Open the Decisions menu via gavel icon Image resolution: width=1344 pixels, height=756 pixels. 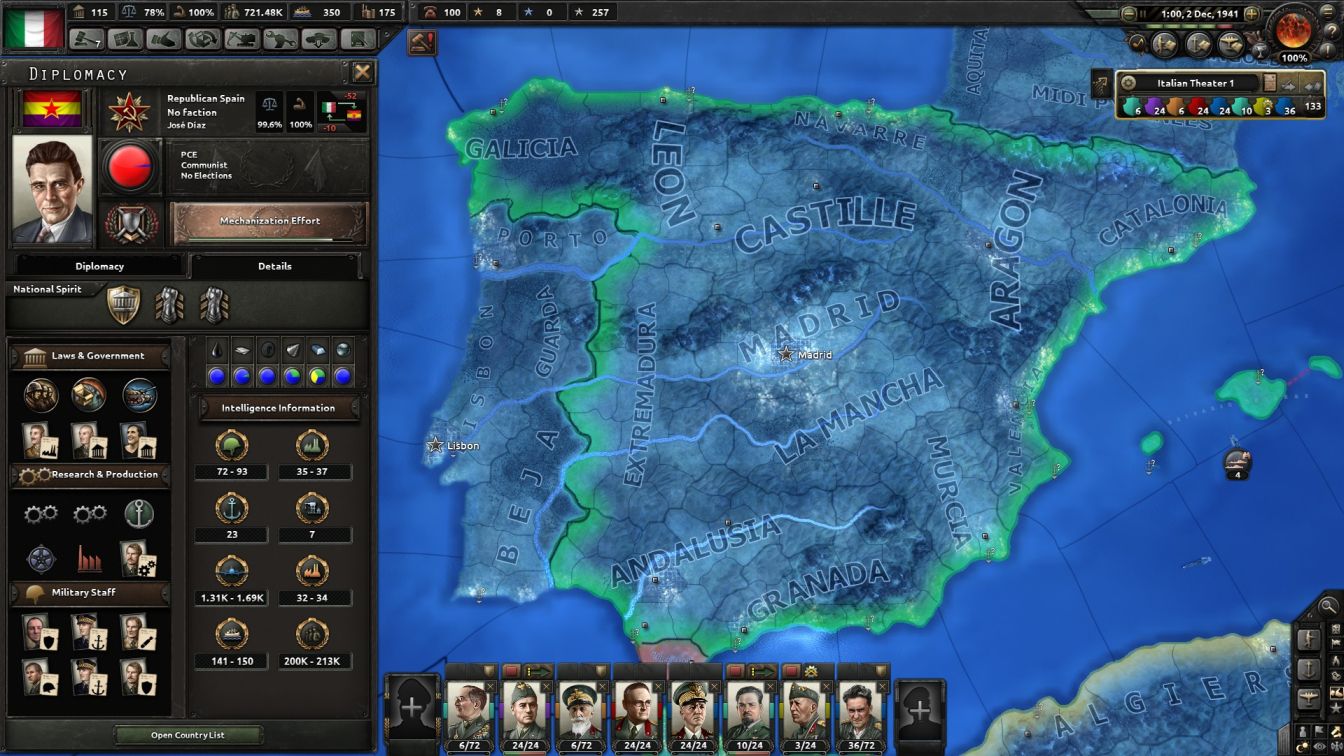coord(85,39)
